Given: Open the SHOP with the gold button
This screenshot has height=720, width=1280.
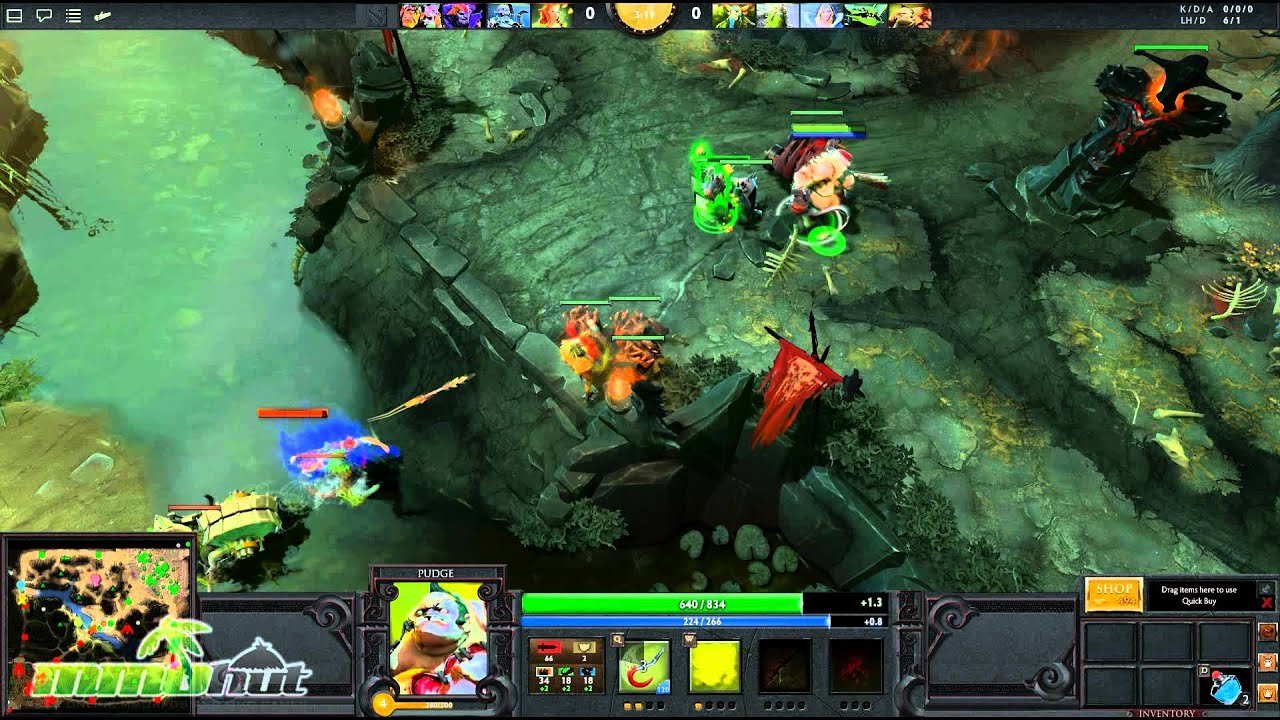Looking at the screenshot, I should [x=1111, y=595].
